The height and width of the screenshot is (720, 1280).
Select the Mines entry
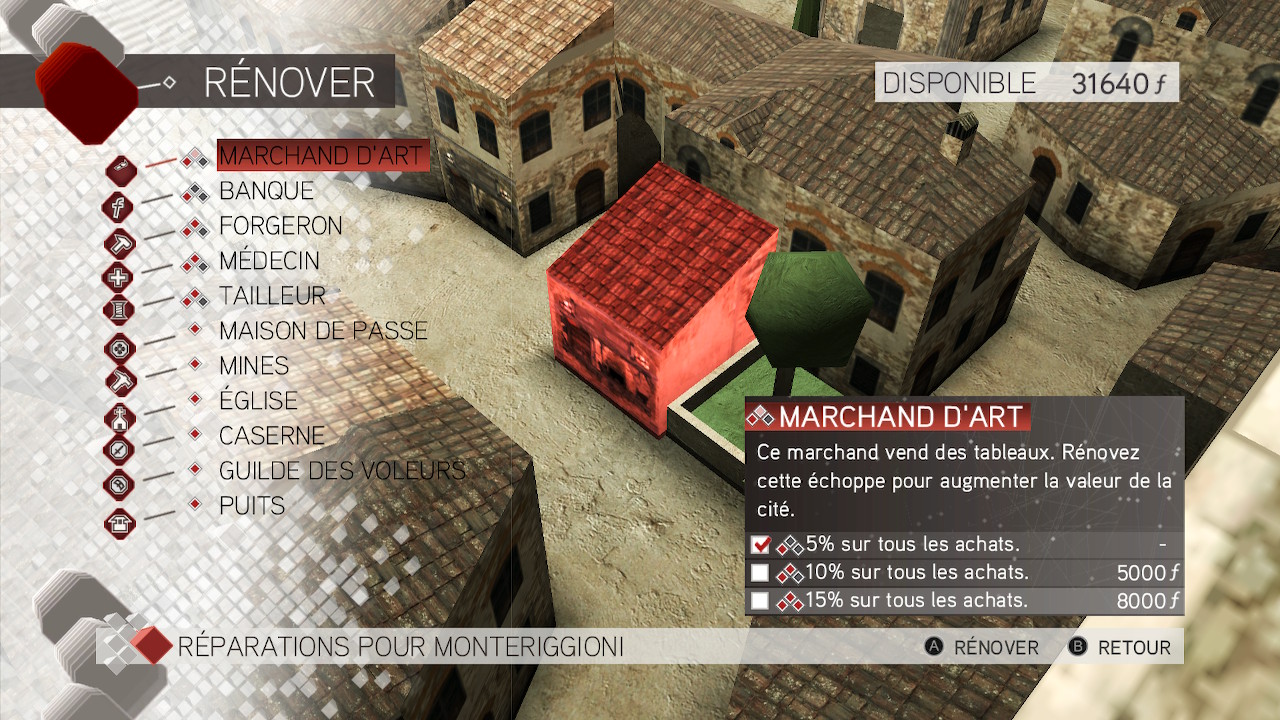(x=254, y=366)
